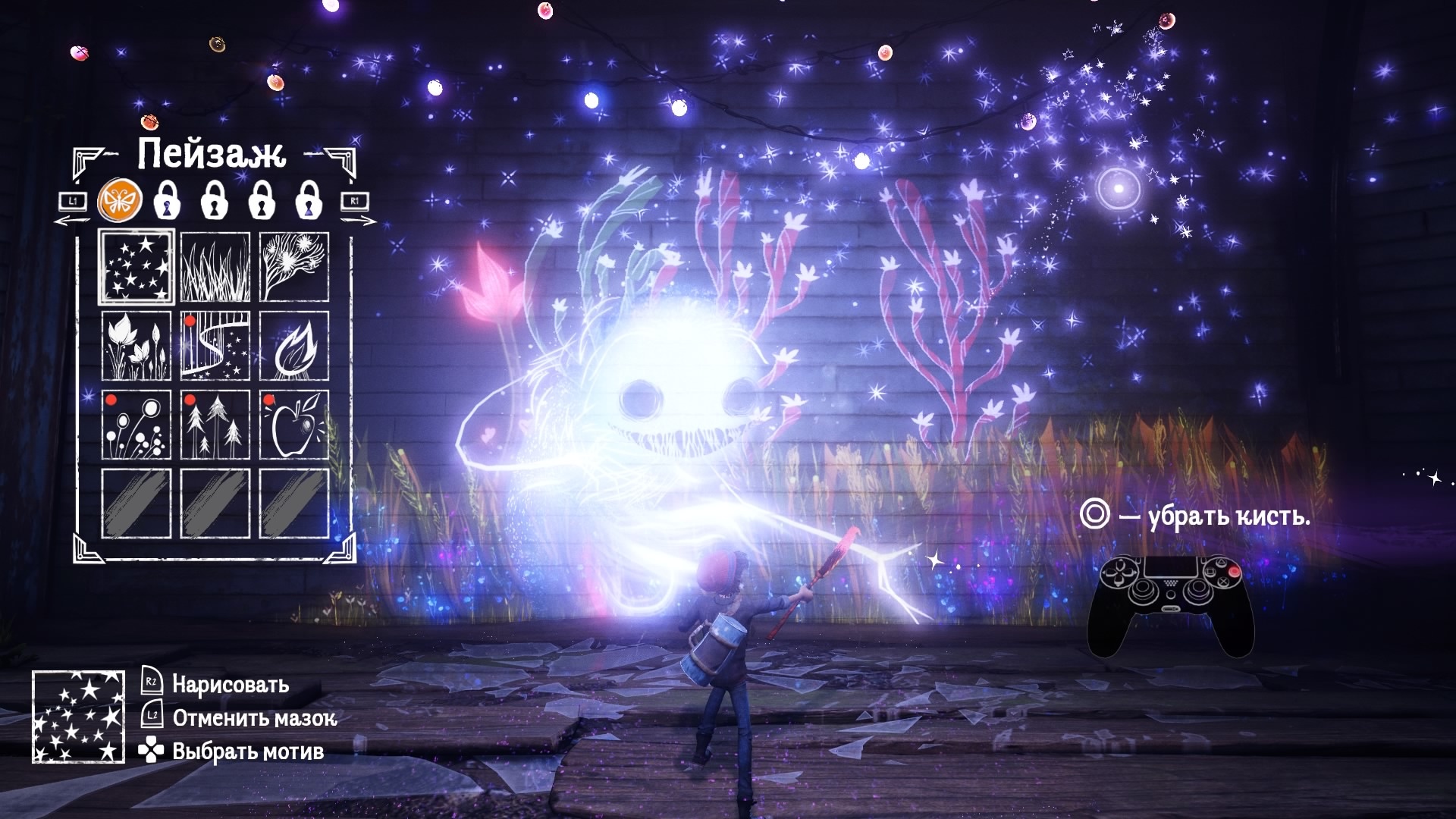Click the selected stars brush preview
Image resolution: width=1456 pixels, height=819 pixels.
(78, 717)
